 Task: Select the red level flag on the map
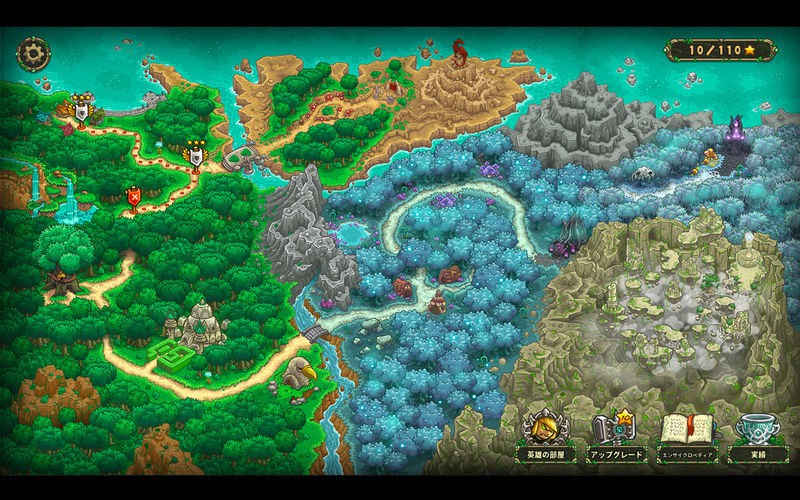(x=132, y=197)
